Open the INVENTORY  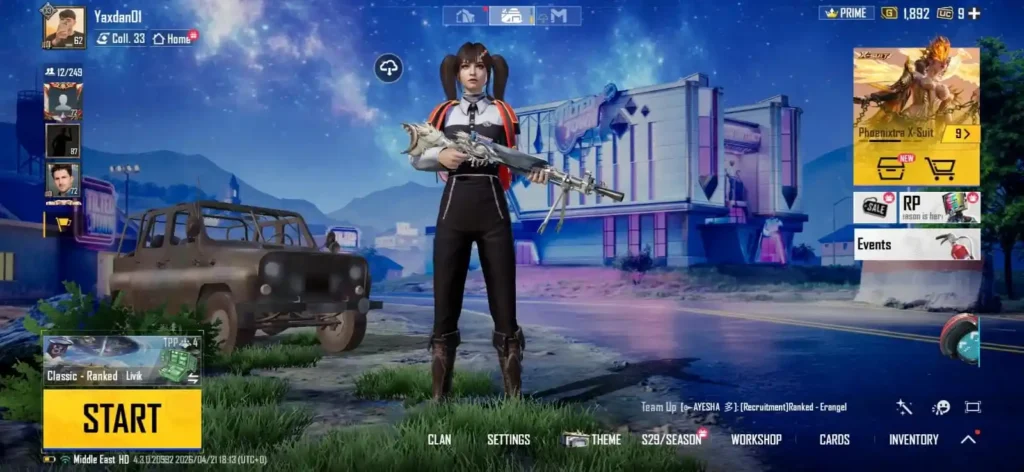point(913,440)
